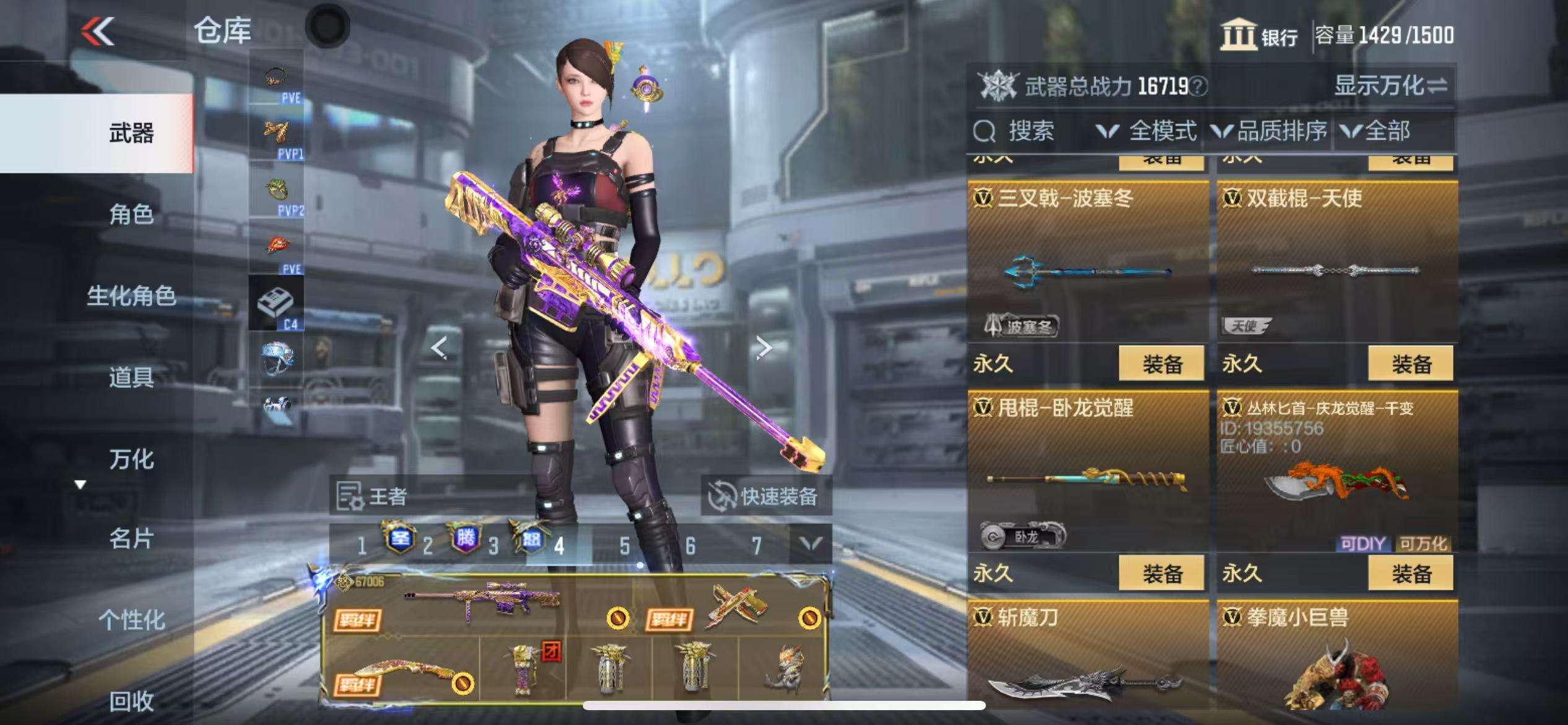This screenshot has height=725, width=1568.
Task: Click the 搜索 weapon search field
Action: (x=1030, y=131)
